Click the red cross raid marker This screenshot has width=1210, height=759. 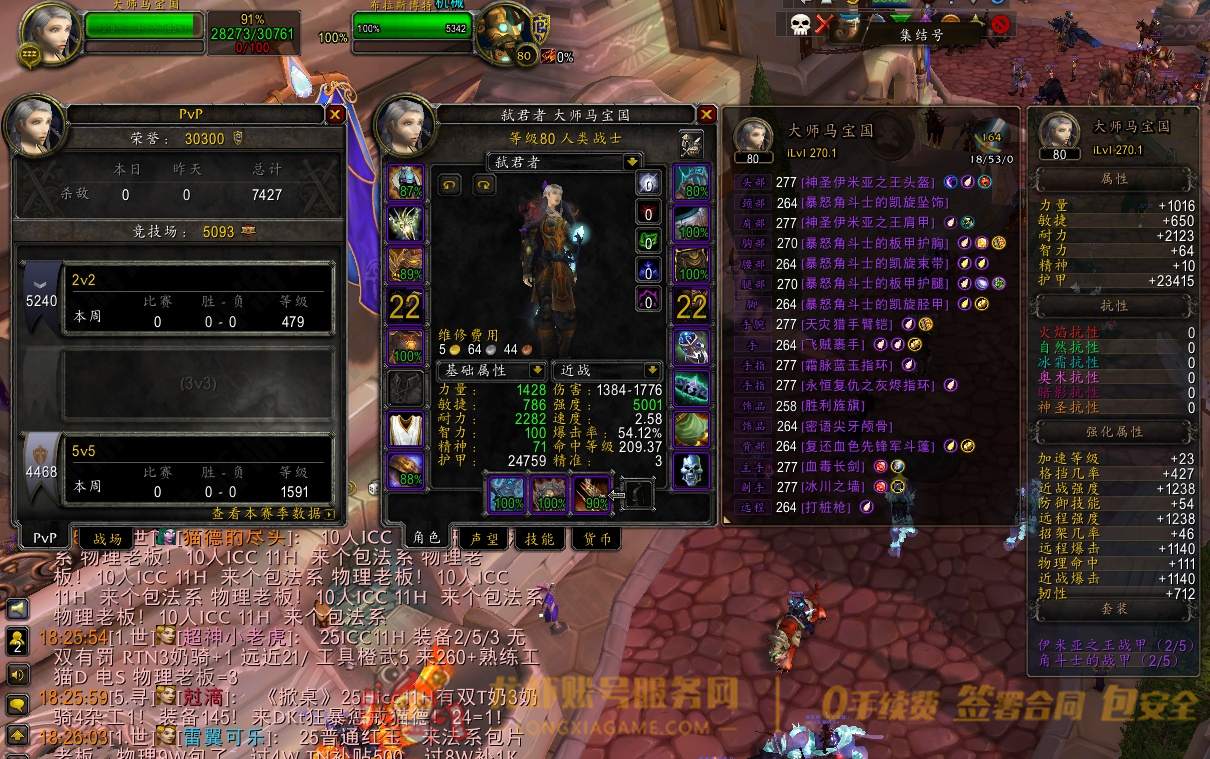pyautogui.click(x=822, y=24)
